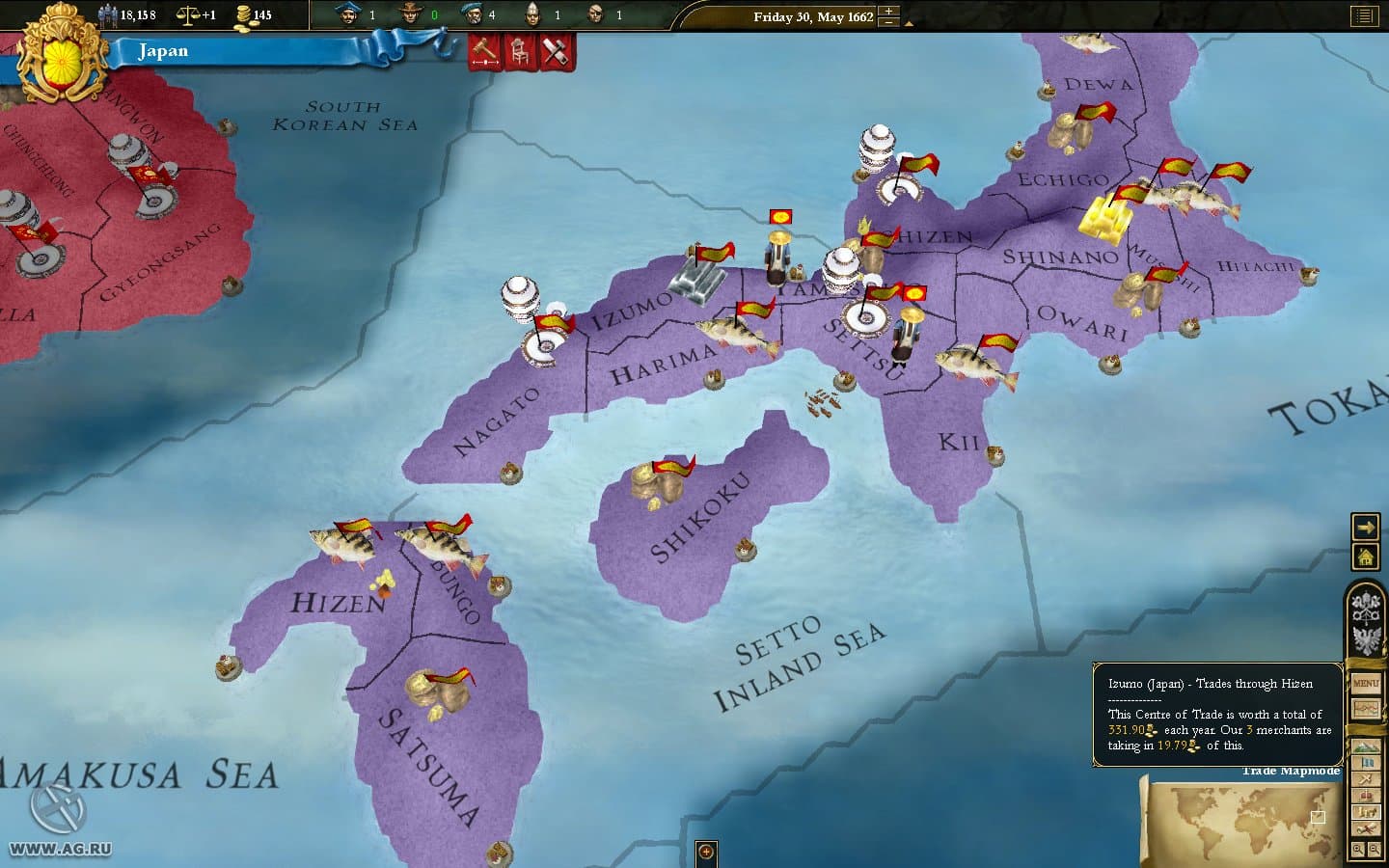Open the Diplomacy mapmode icon
1389x868 pixels.
tap(1365, 778)
